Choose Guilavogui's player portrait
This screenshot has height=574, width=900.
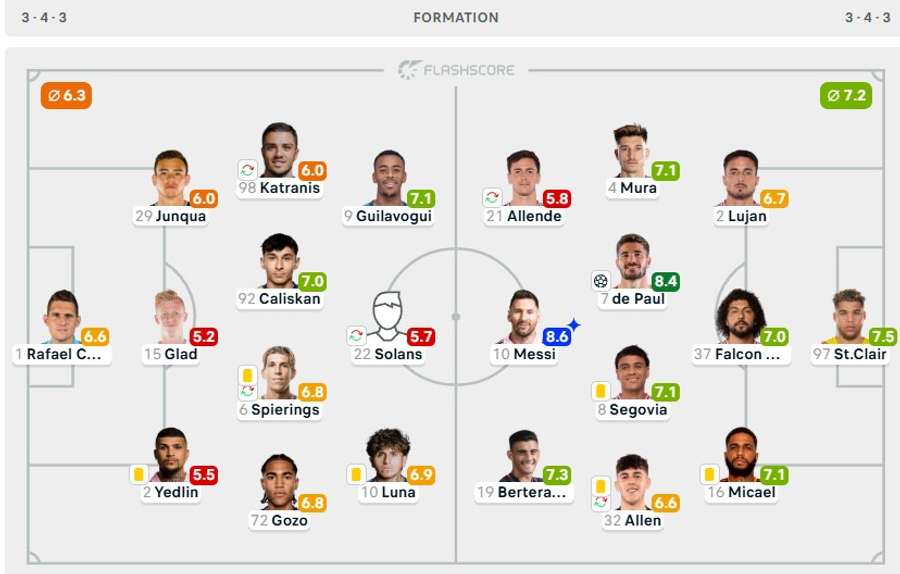pyautogui.click(x=389, y=178)
